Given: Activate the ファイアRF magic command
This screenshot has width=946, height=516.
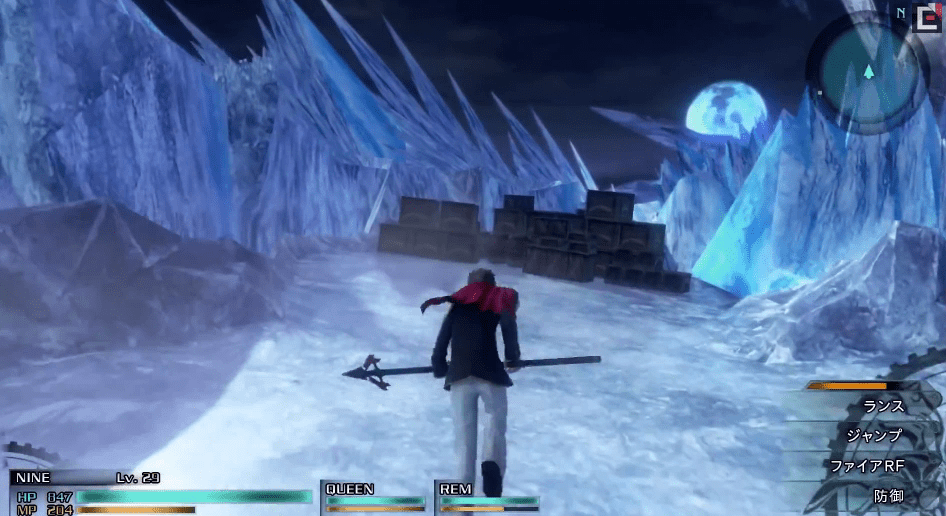Looking at the screenshot, I should click(x=866, y=466).
